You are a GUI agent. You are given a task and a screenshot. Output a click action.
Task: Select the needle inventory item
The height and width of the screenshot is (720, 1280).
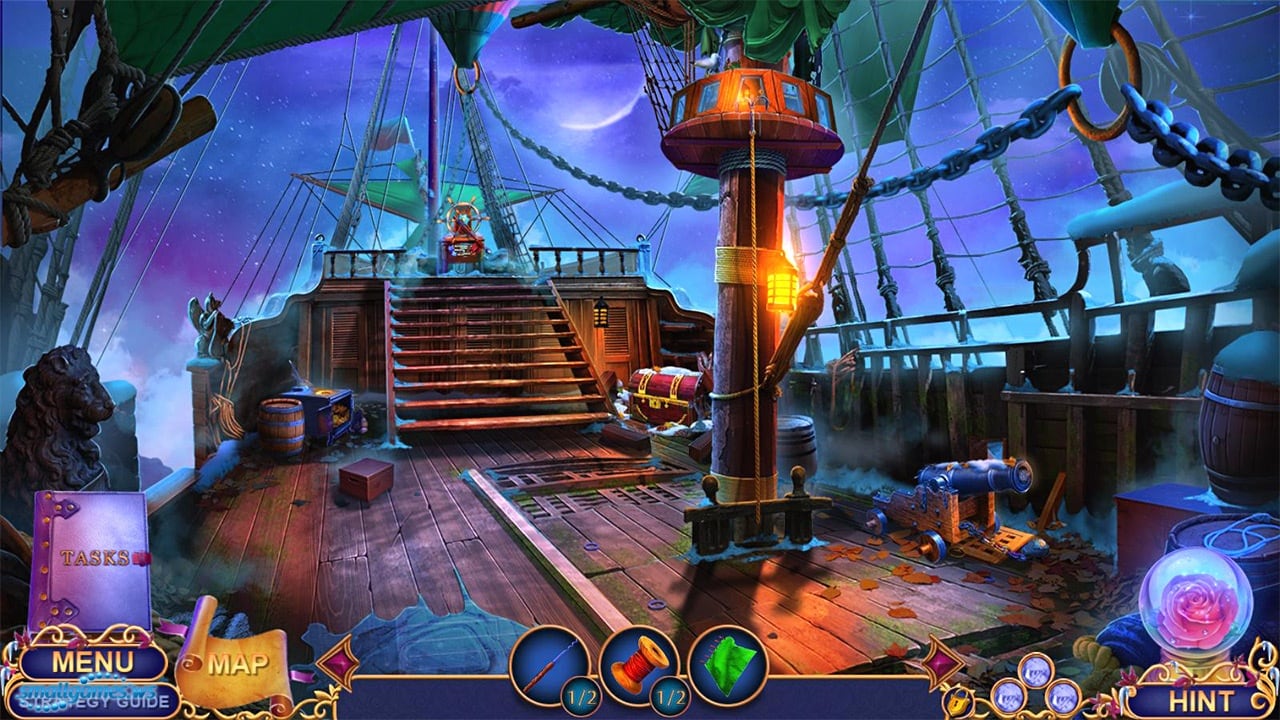pyautogui.click(x=548, y=664)
